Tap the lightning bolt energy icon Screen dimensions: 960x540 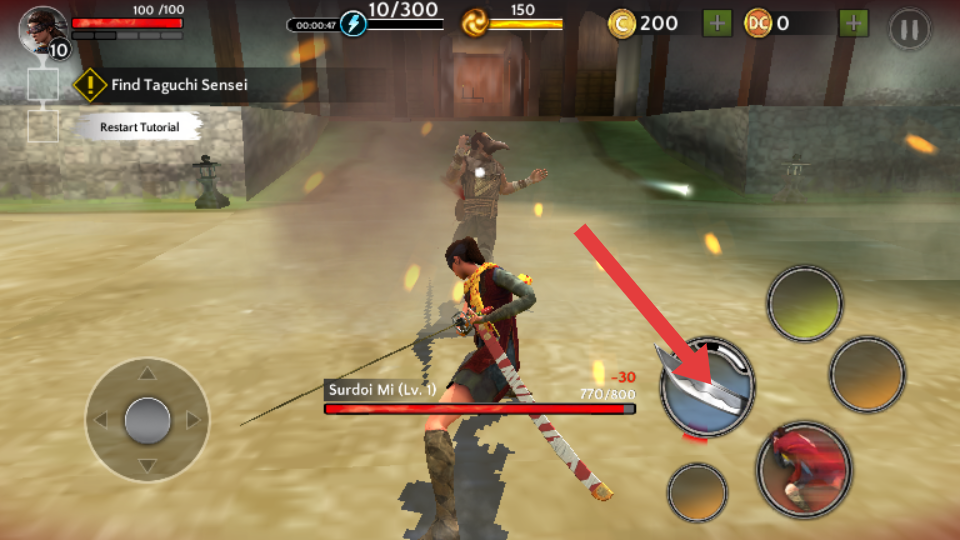(x=353, y=23)
